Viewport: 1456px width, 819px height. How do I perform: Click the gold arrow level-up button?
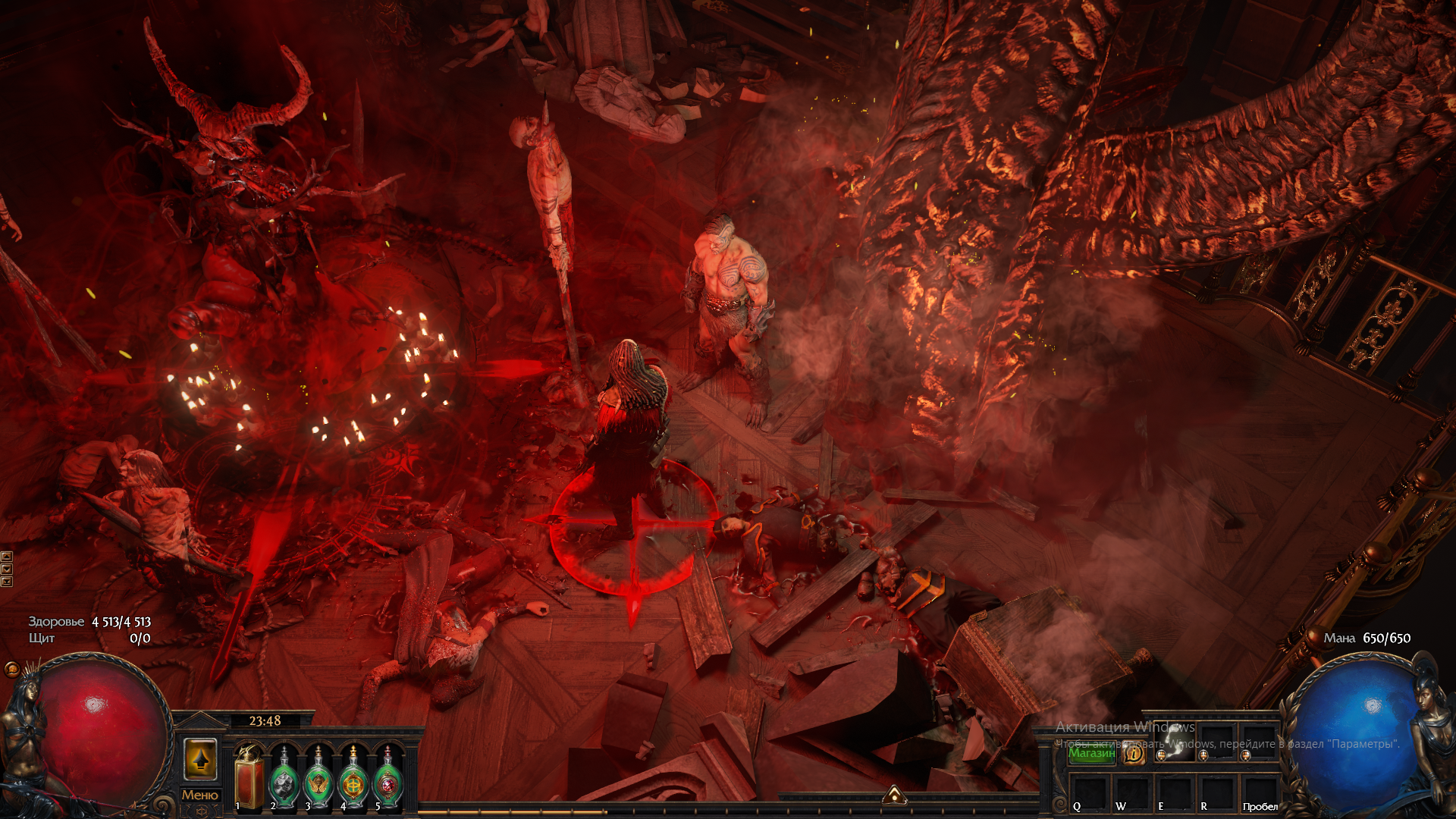(x=200, y=759)
